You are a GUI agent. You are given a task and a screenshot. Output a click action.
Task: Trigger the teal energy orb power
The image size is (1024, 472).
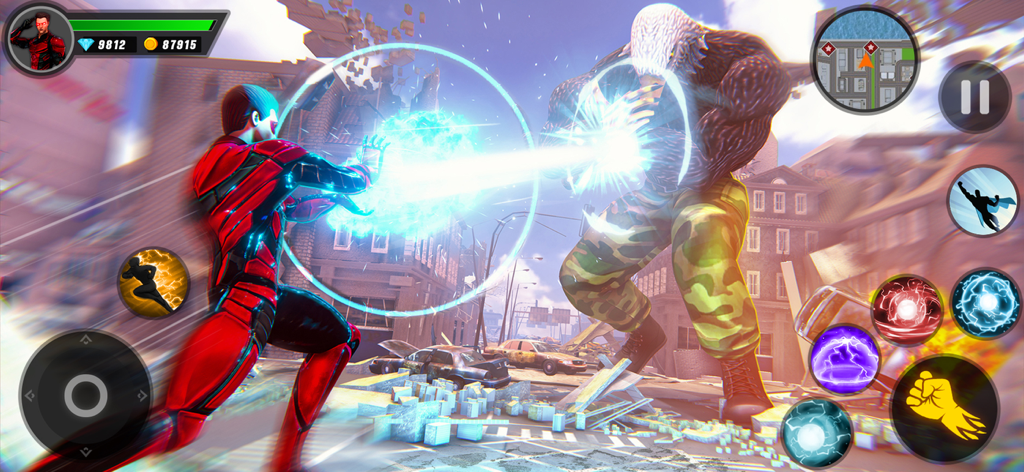[x=817, y=432]
